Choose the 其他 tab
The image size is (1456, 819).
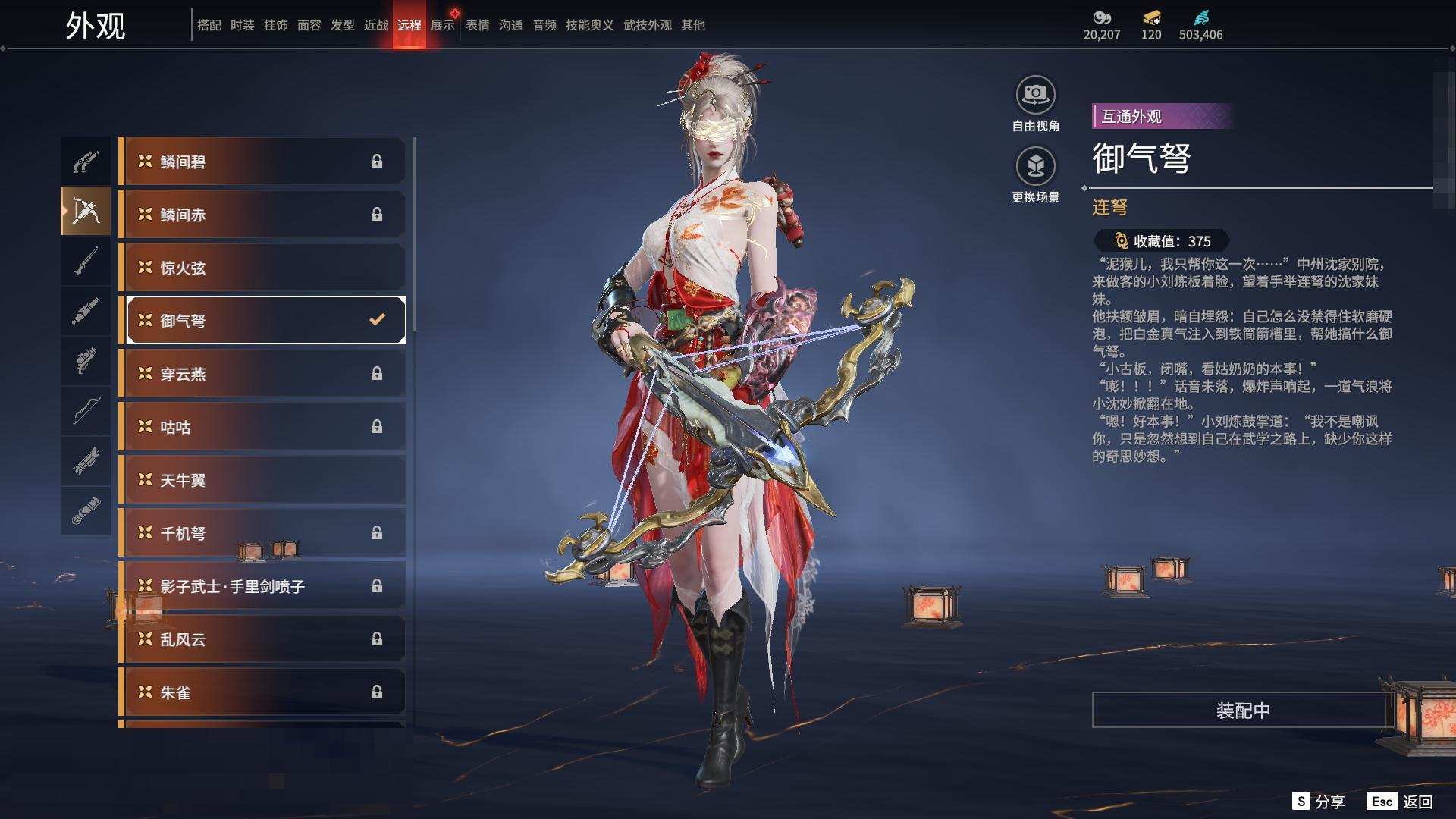pyautogui.click(x=692, y=25)
